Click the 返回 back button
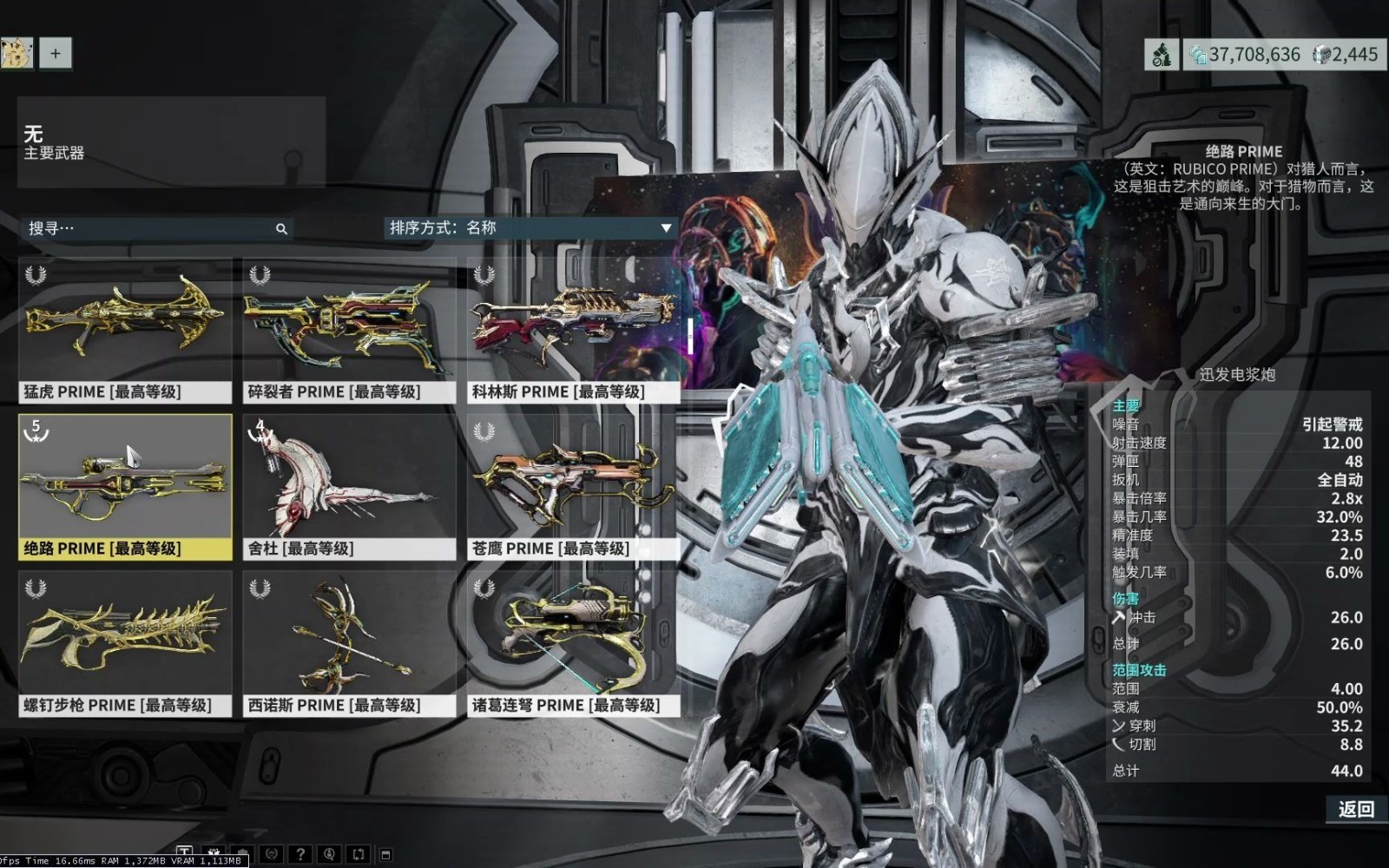This screenshot has height=868, width=1389. (1355, 809)
